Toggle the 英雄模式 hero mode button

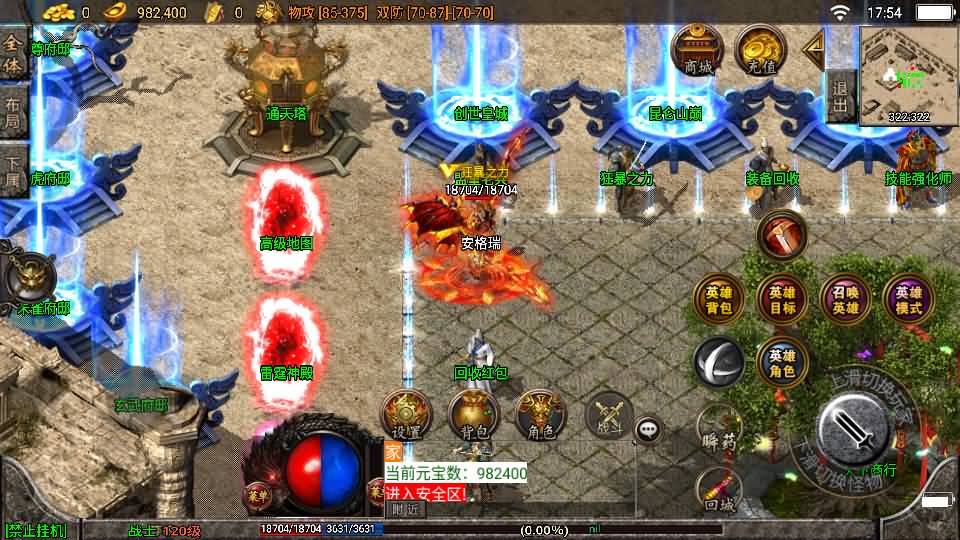[908, 300]
